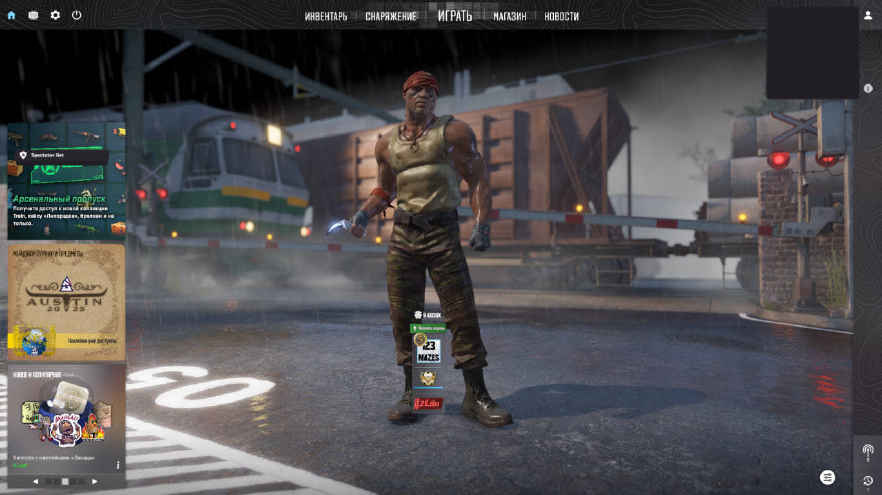Open the settings gear menu

click(55, 15)
